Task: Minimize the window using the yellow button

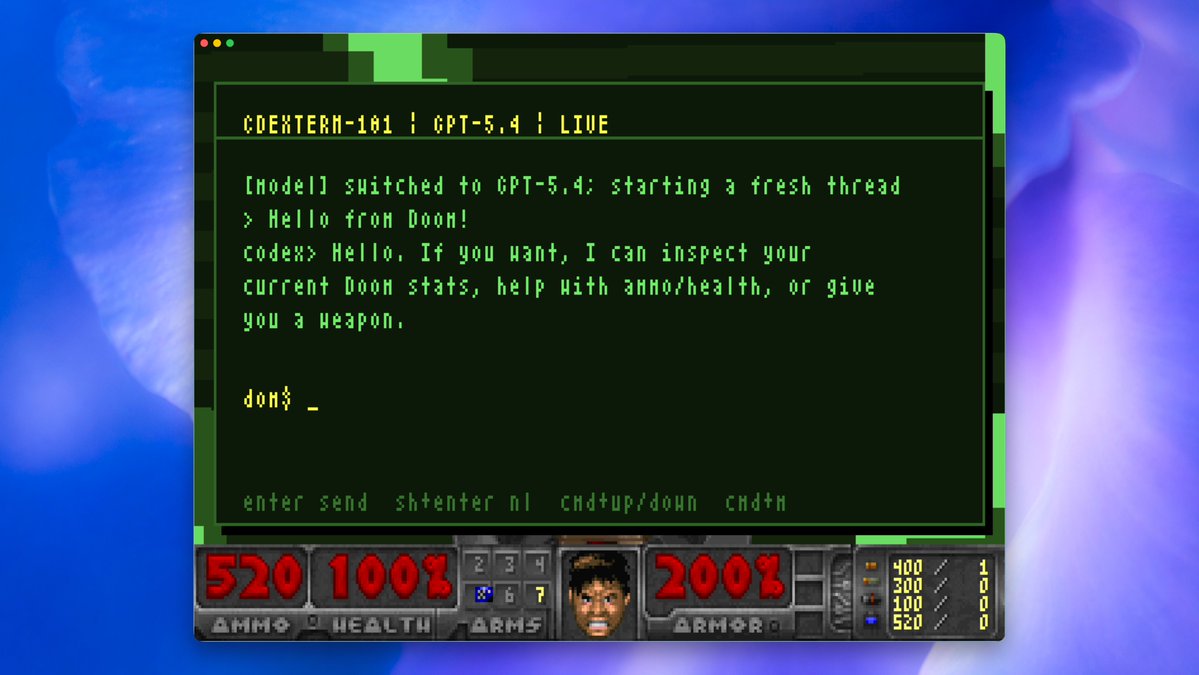Action: (217, 43)
